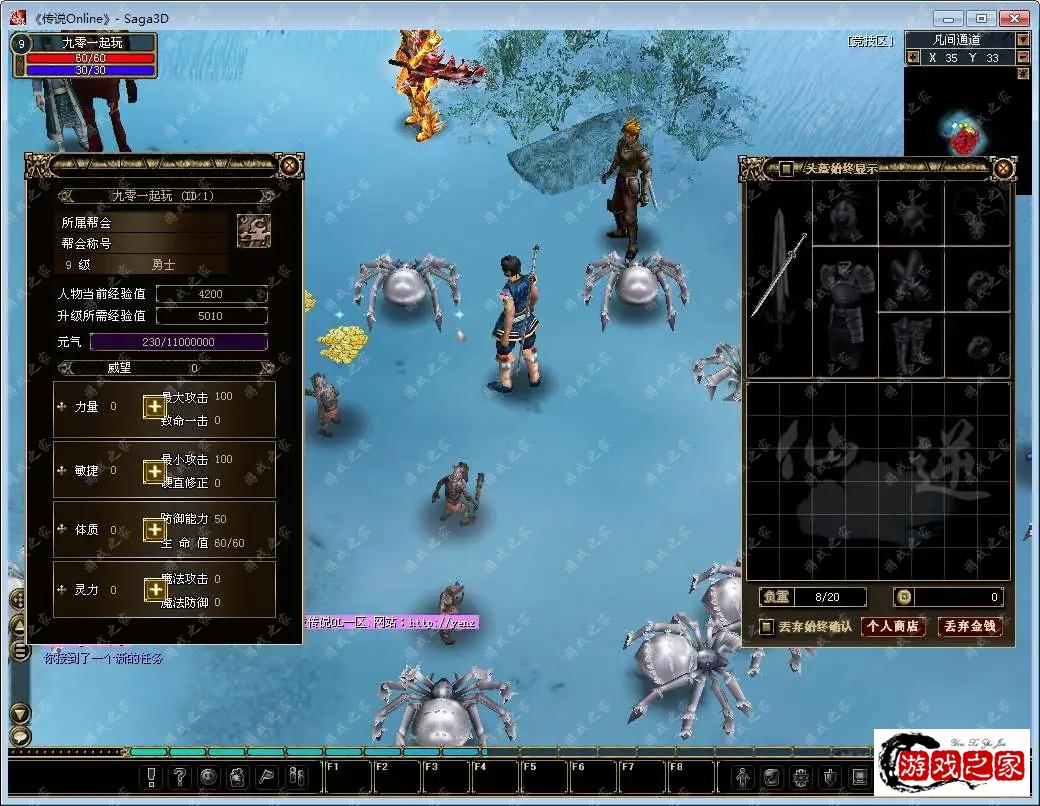Toggle the 头盔始终显示 helmet display checkbox

click(x=787, y=168)
